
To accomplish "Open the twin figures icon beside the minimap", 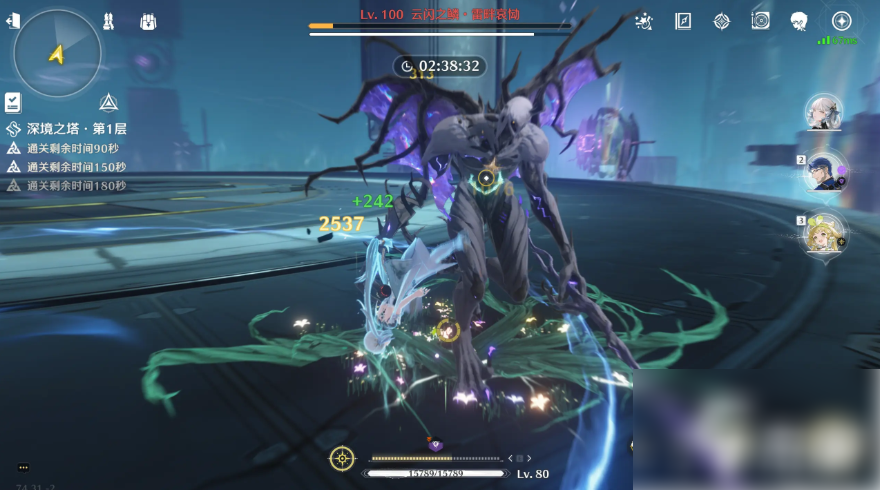I will pyautogui.click(x=109, y=21).
